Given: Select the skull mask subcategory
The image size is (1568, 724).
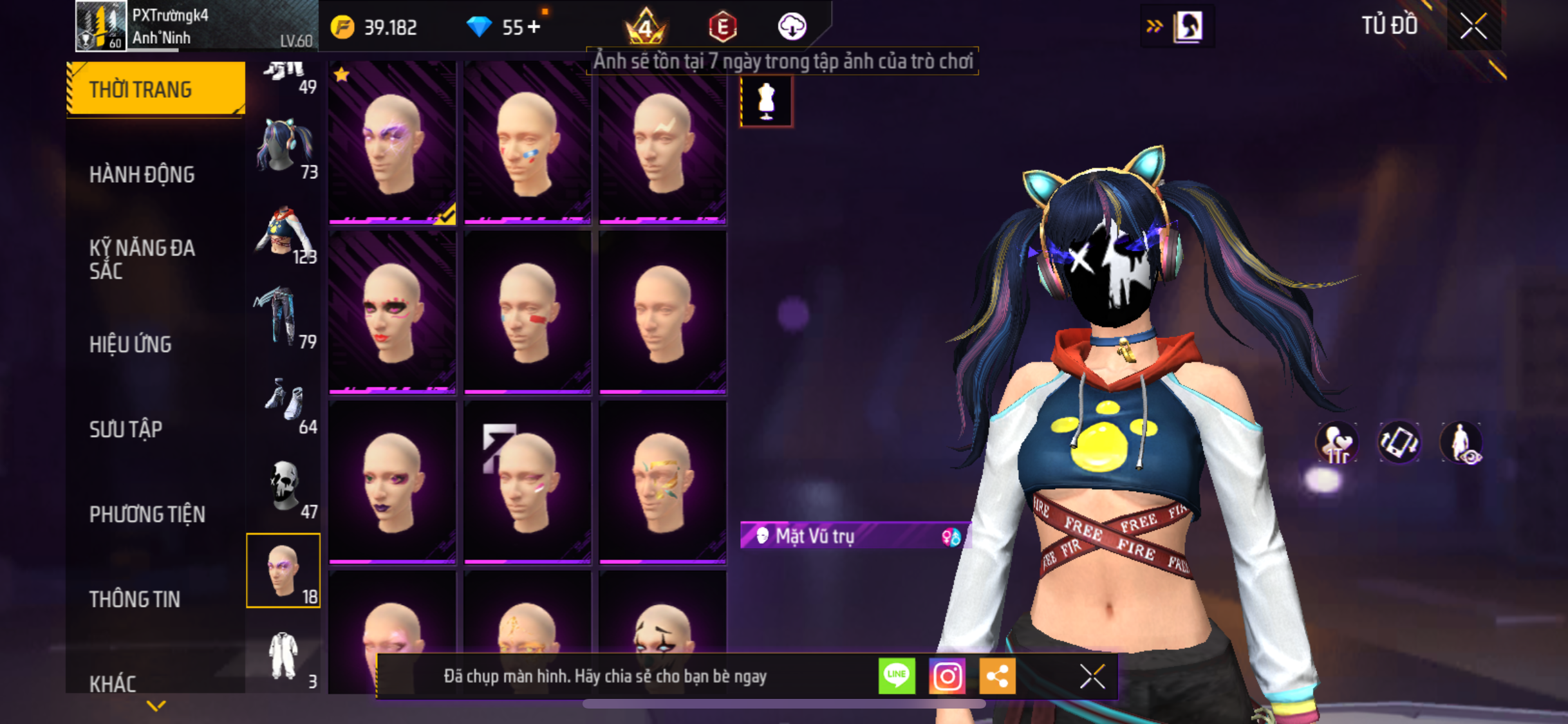Looking at the screenshot, I should click(x=284, y=488).
